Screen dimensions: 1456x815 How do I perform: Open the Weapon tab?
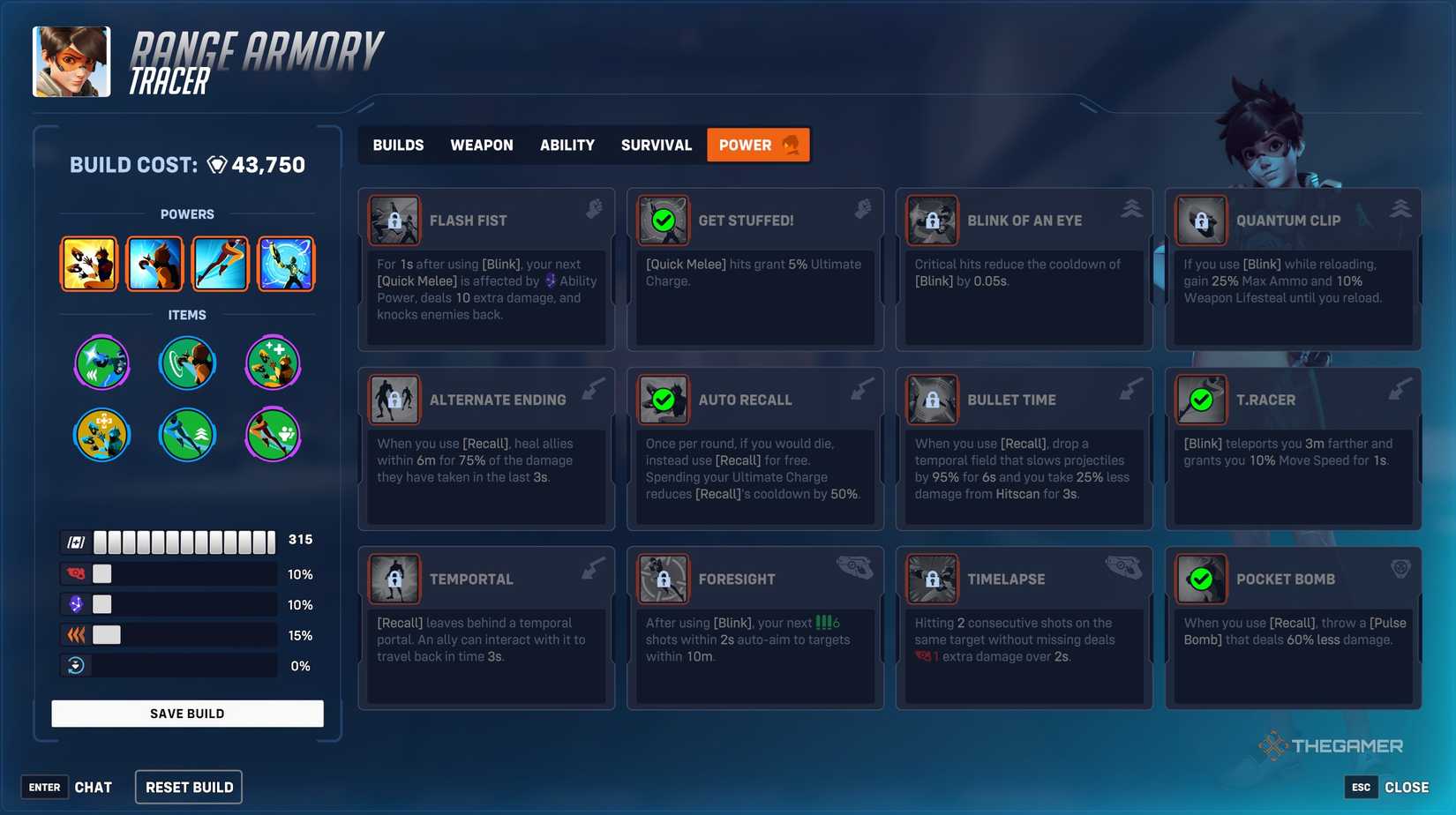482,146
